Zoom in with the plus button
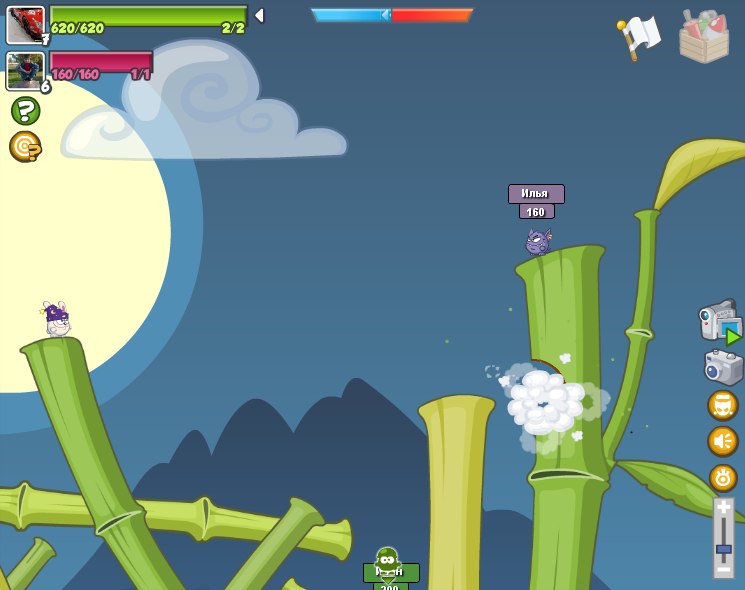The width and height of the screenshot is (745, 590). click(x=724, y=508)
